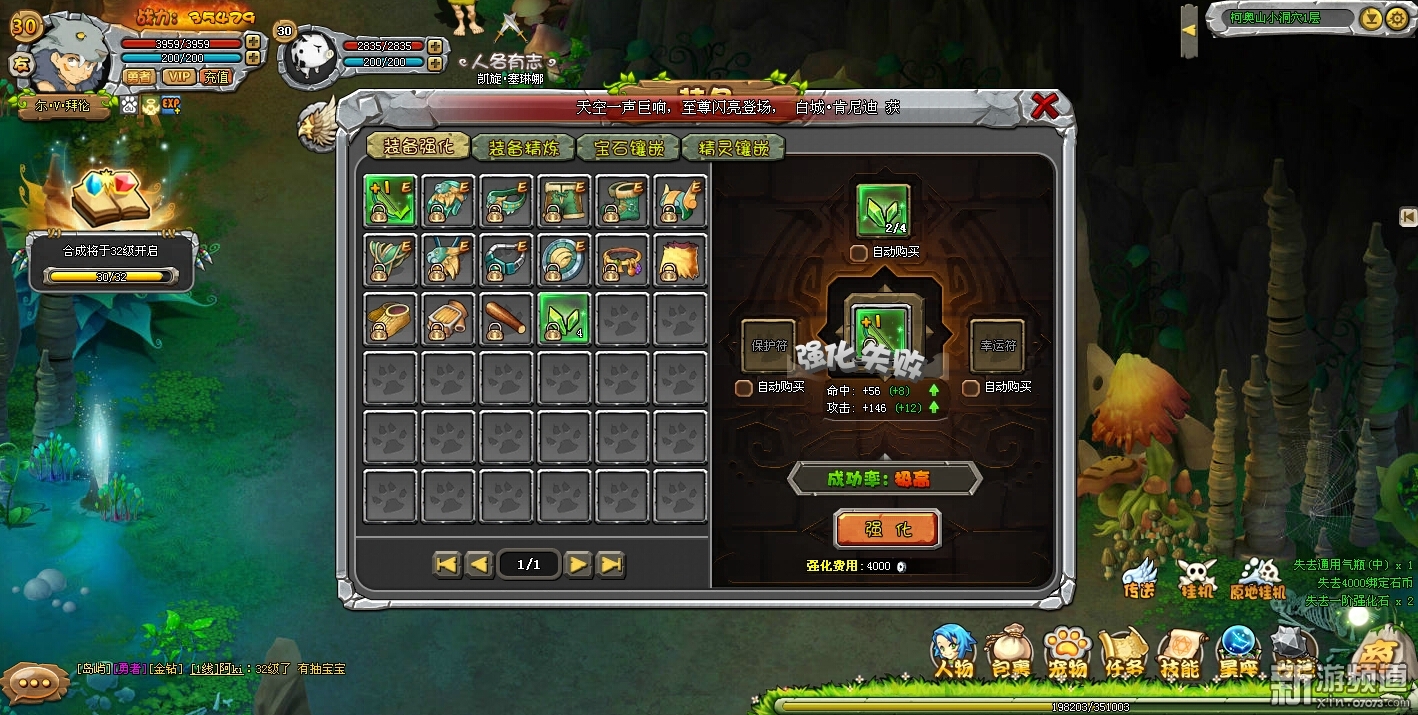This screenshot has width=1418, height=715.
Task: Click the orange 强化 button
Action: coord(887,529)
